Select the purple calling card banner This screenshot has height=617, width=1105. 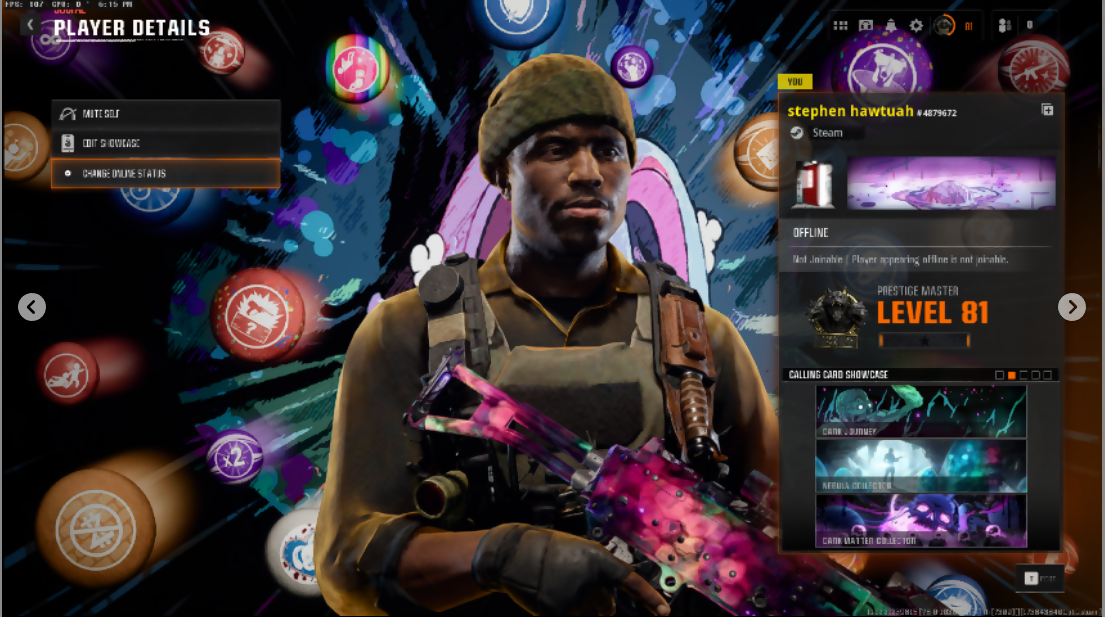pos(951,183)
